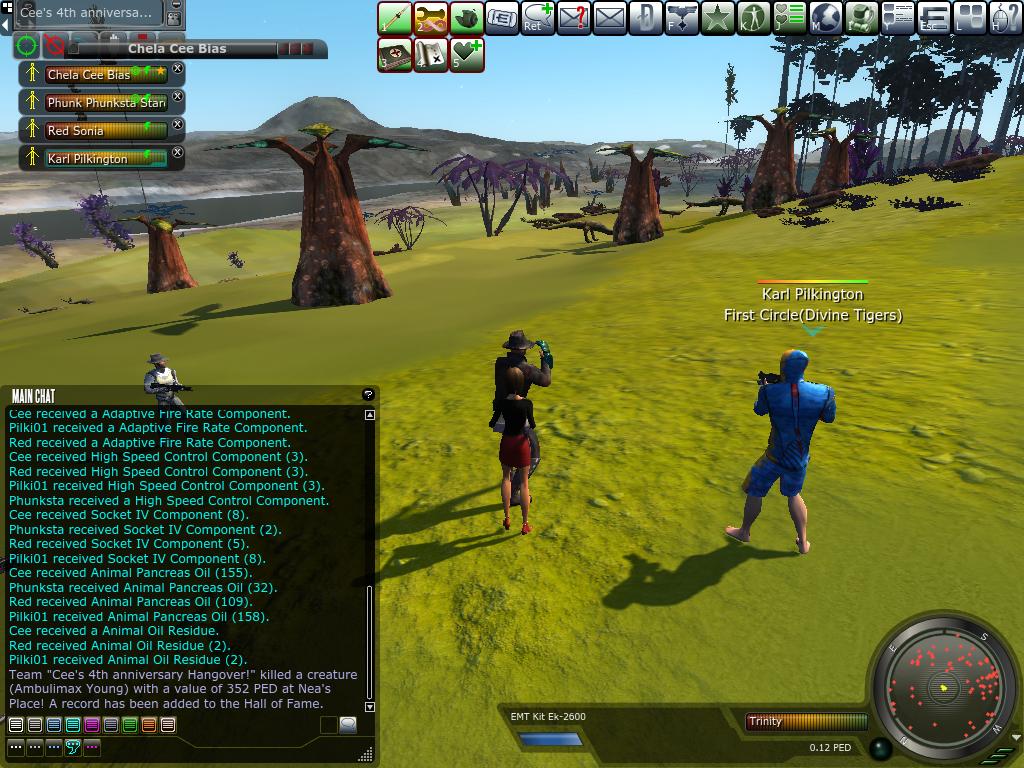The image size is (1024, 768).
Task: Open the globe map button
Action: 825,19
